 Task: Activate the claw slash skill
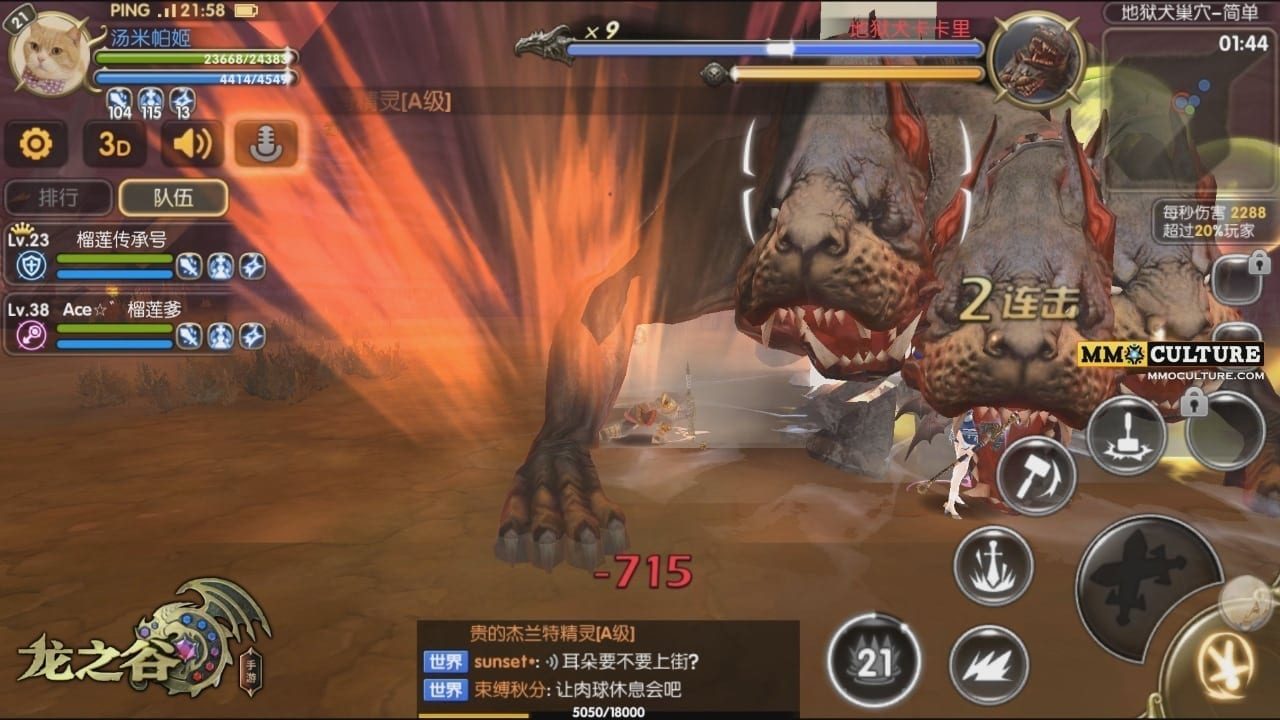[x=988, y=664]
